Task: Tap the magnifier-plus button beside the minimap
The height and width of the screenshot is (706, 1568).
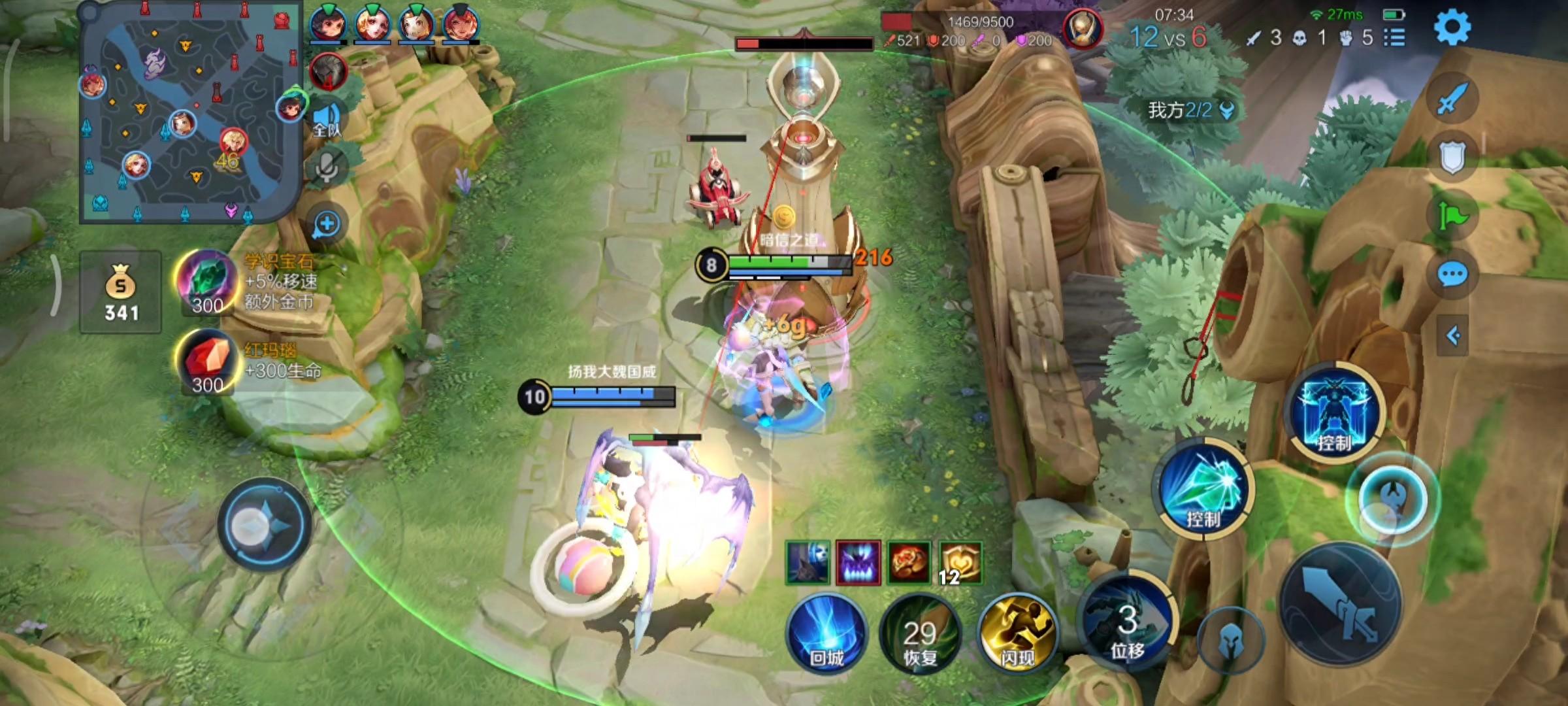Action: pos(326,224)
